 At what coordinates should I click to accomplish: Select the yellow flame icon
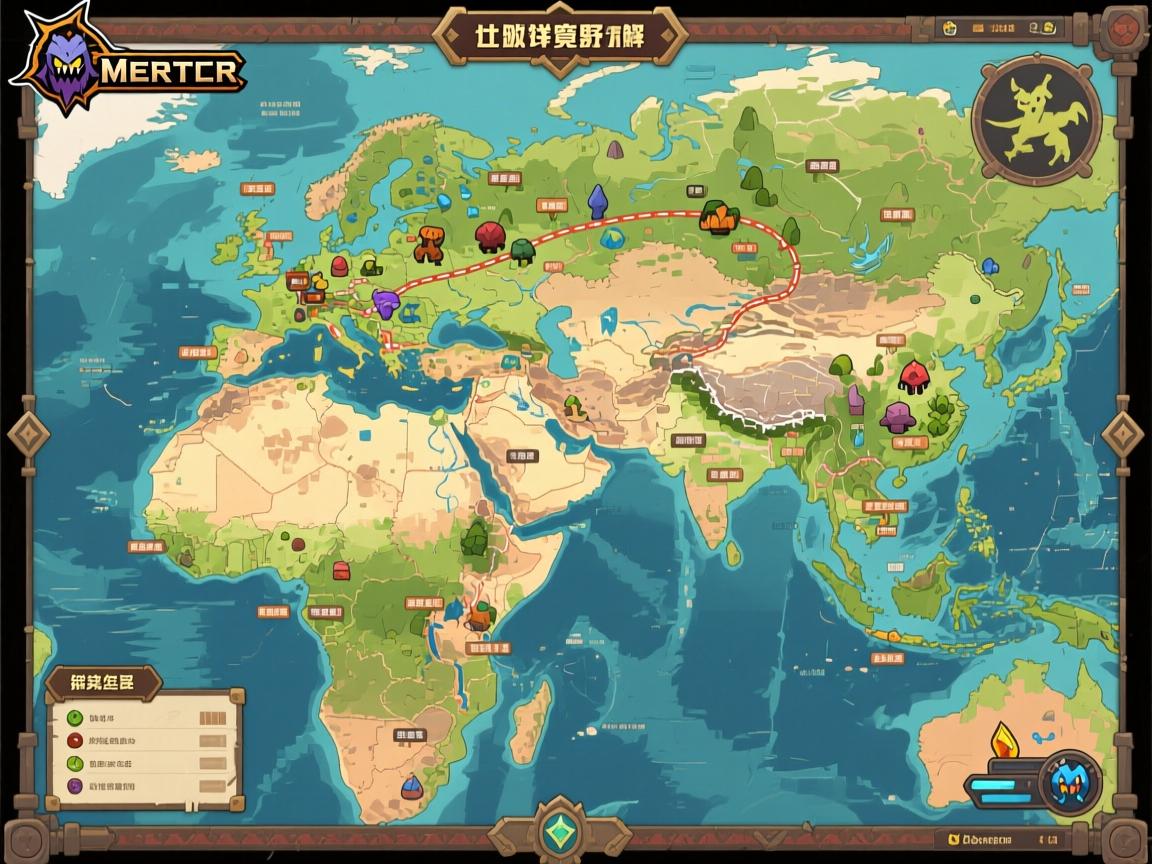pos(1004,743)
